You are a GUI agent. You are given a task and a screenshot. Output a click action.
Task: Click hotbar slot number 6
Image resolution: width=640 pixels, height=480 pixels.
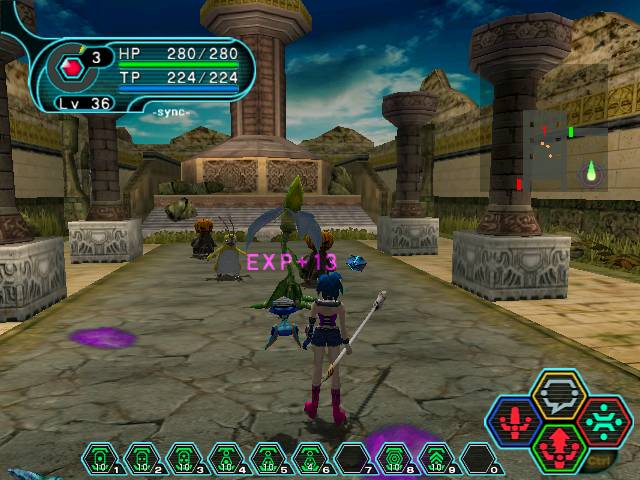[310, 459]
